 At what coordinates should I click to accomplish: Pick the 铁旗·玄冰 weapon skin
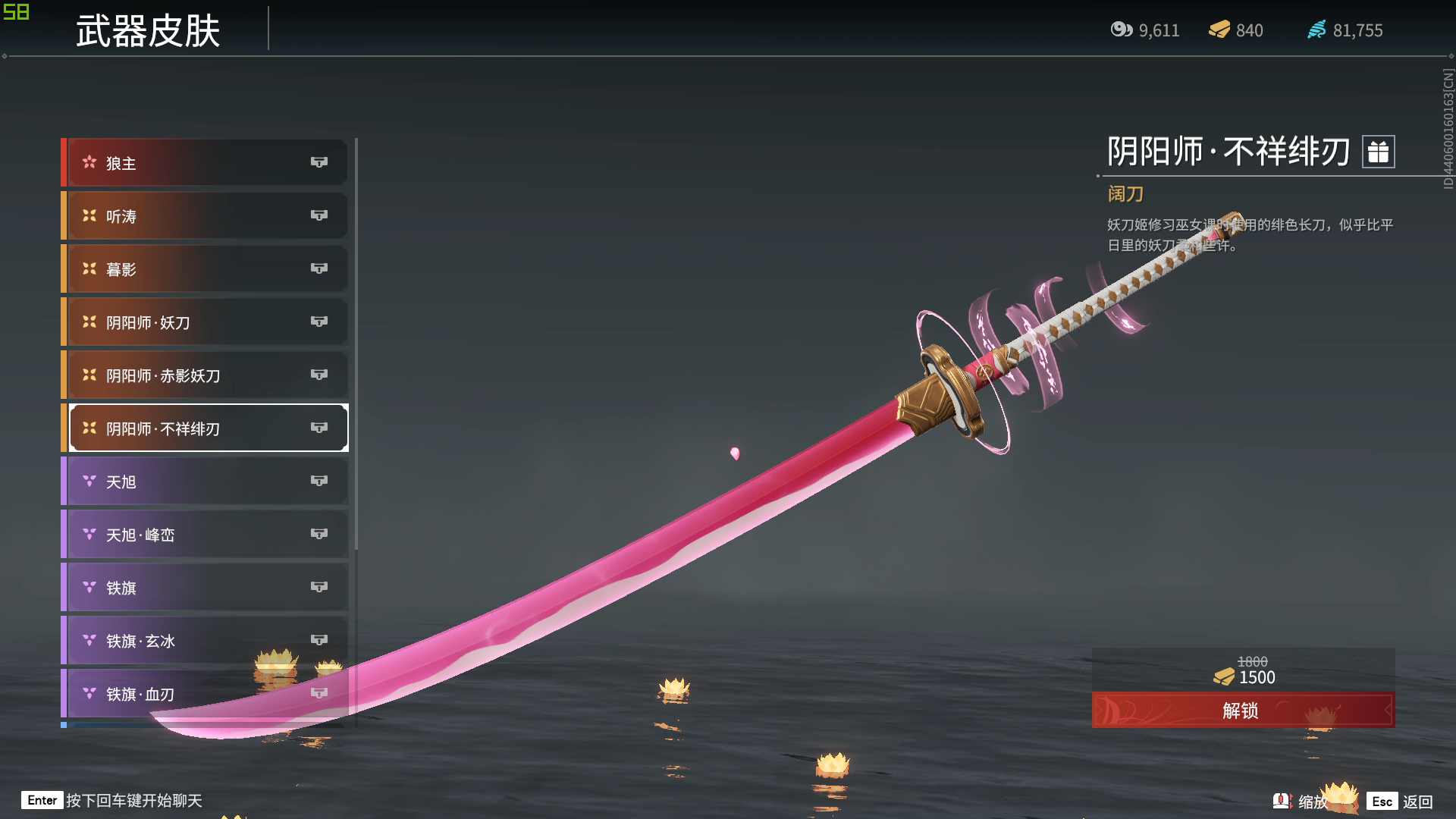206,641
